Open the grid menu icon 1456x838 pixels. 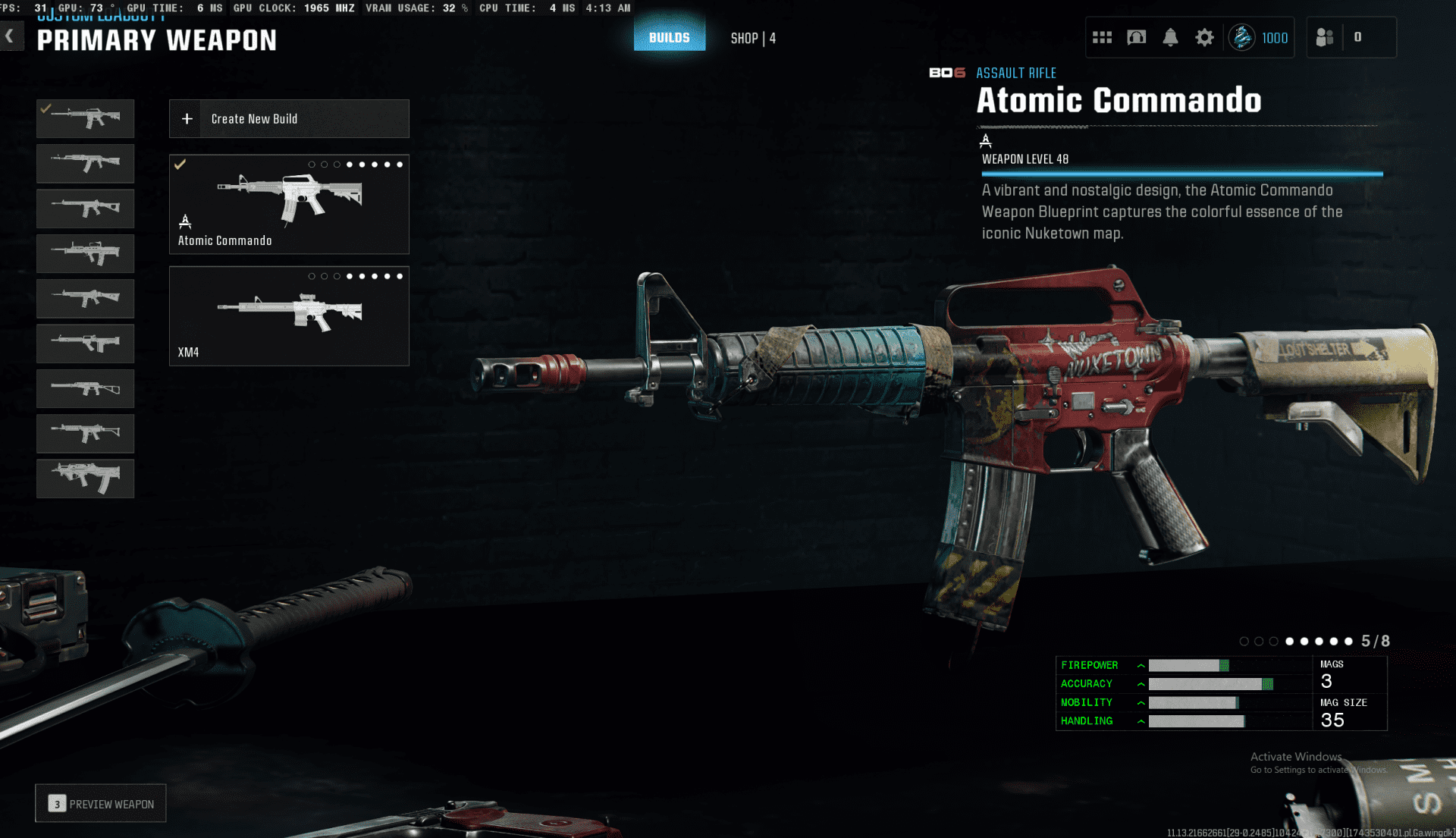[x=1102, y=37]
